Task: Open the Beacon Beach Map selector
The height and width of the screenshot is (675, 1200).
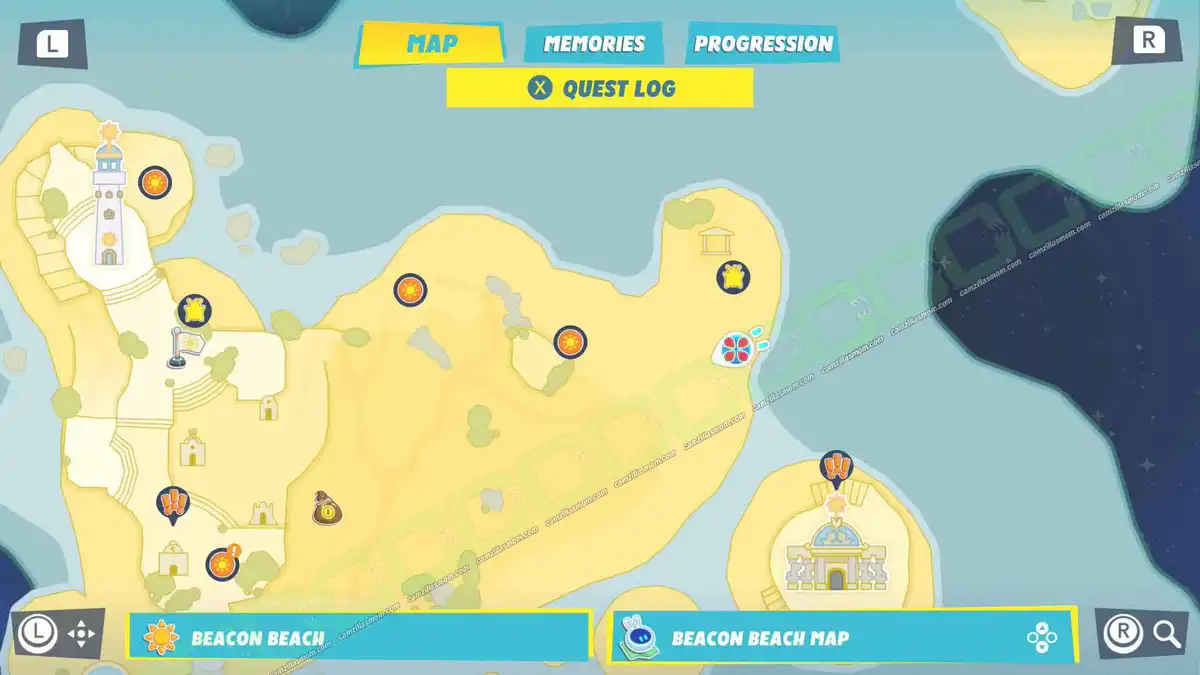Action: point(843,636)
